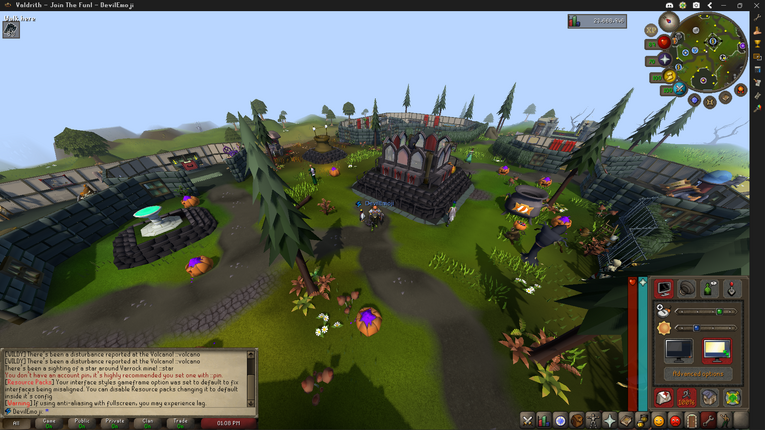The image size is (765, 430).
Task: Select the All chat tab
Action: (x=16, y=423)
